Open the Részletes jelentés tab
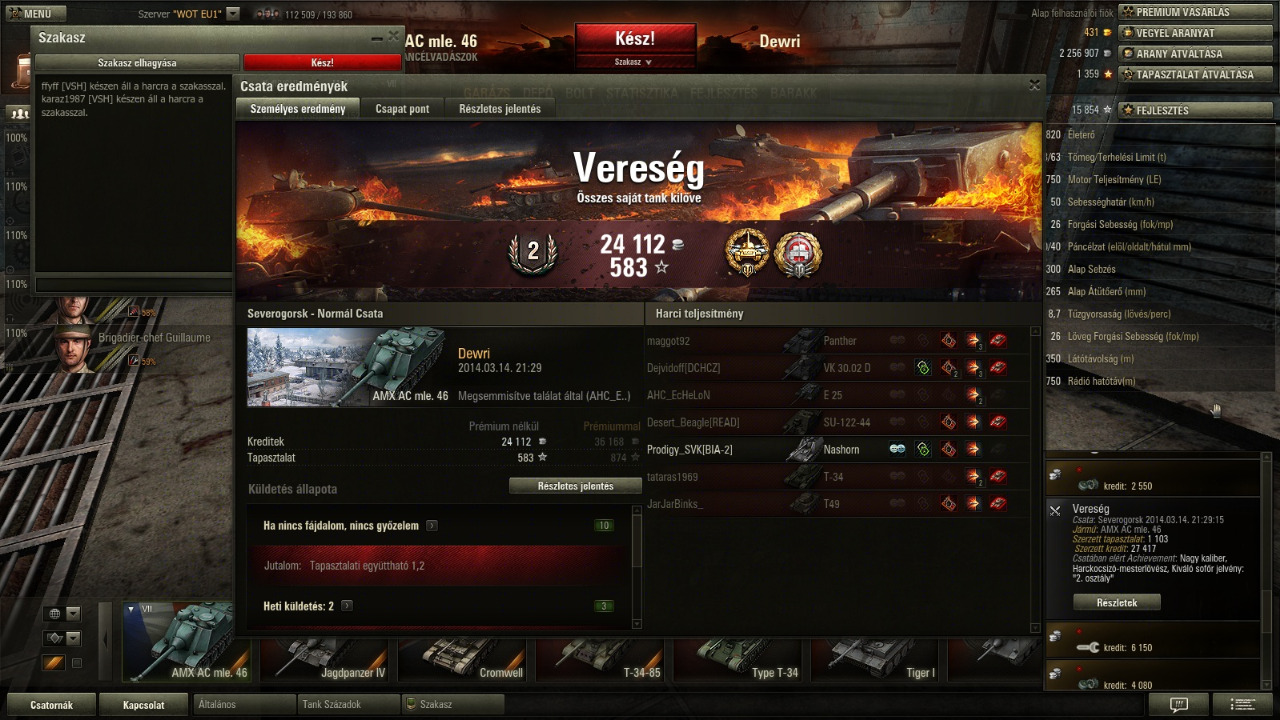Image resolution: width=1280 pixels, height=720 pixels. click(499, 109)
